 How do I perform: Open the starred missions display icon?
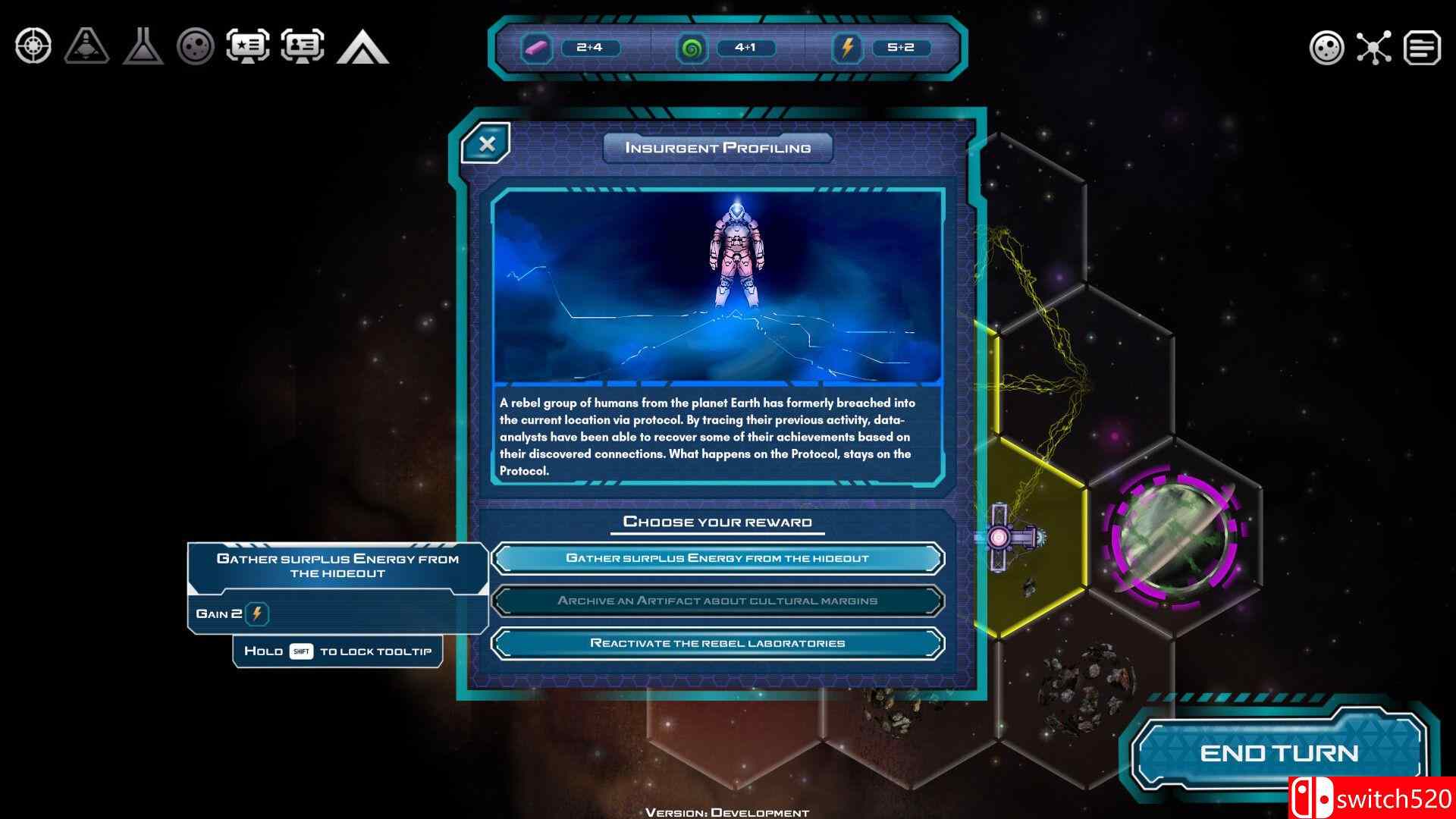(250, 47)
